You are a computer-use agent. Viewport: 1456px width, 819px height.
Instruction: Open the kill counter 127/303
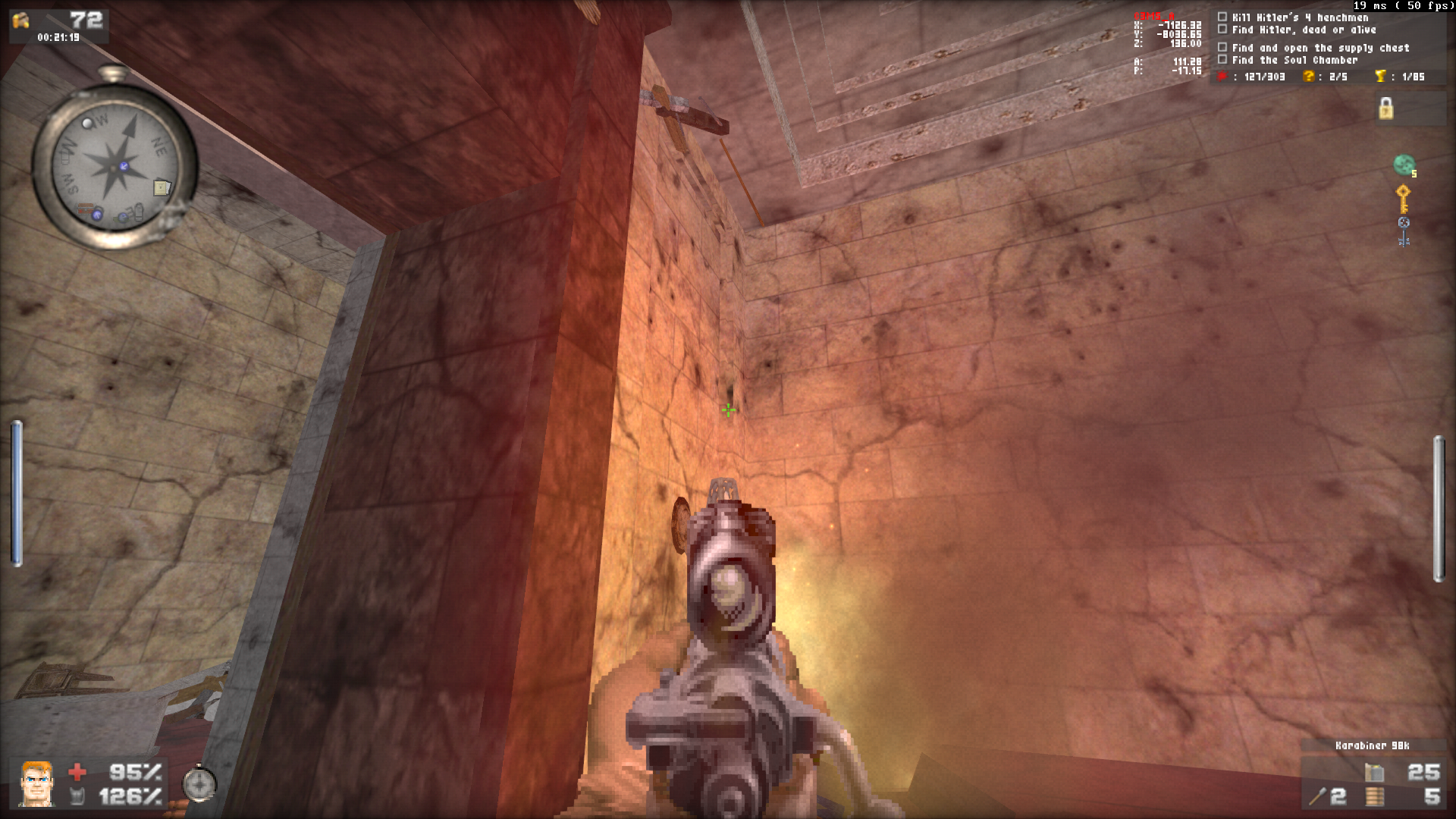pos(1251,77)
